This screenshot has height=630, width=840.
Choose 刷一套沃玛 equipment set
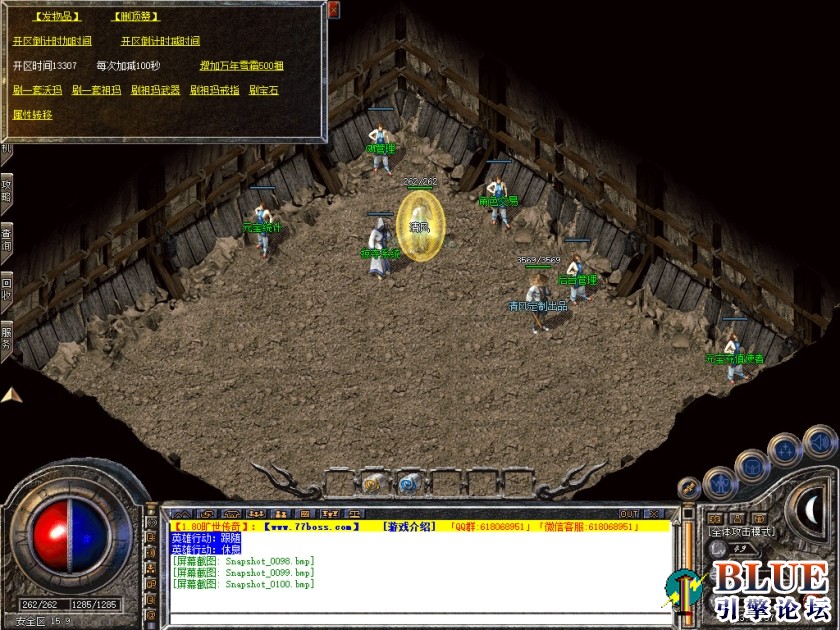(x=37, y=90)
